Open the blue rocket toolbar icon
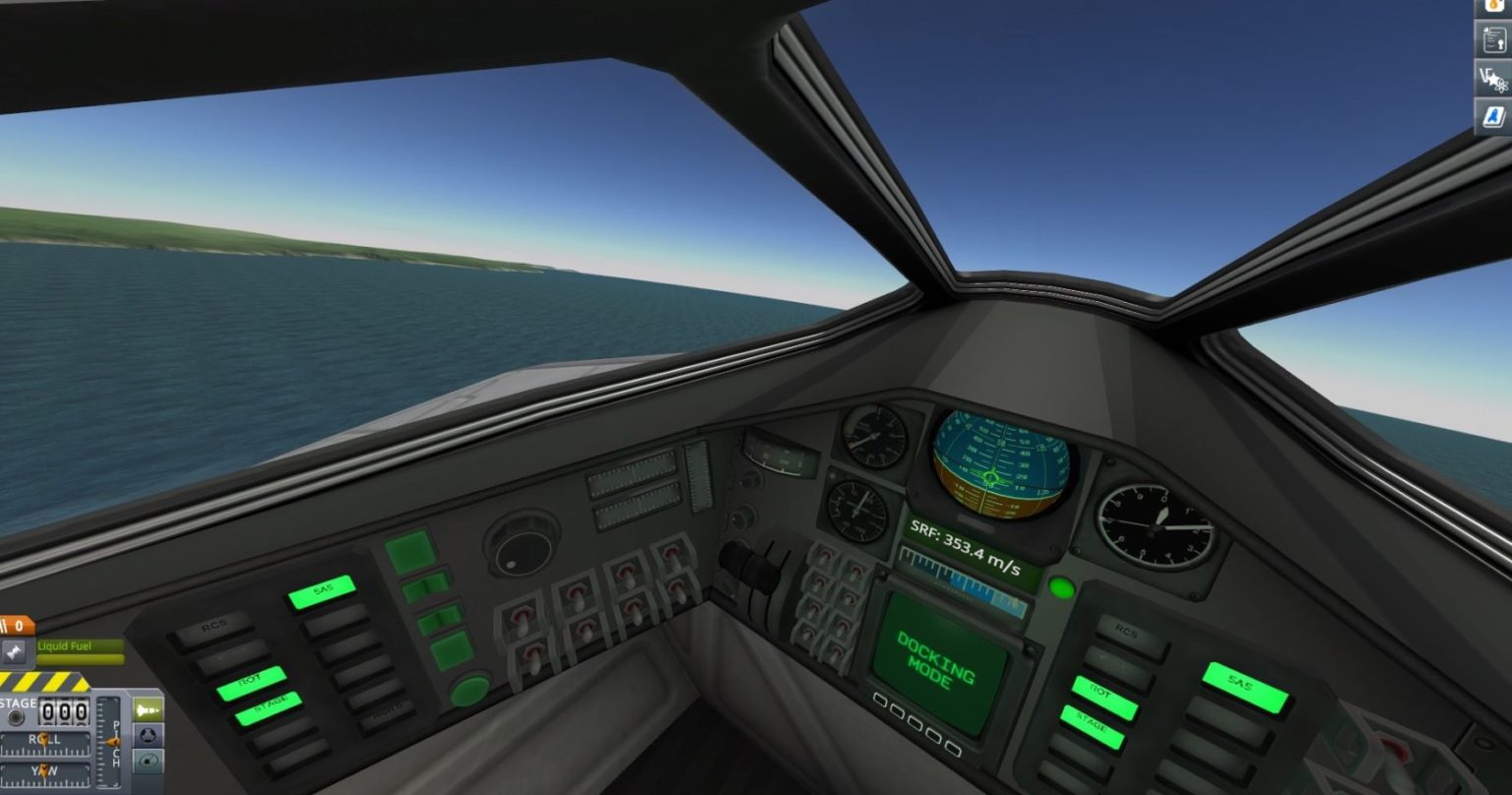The width and height of the screenshot is (1512, 795). [1494, 113]
